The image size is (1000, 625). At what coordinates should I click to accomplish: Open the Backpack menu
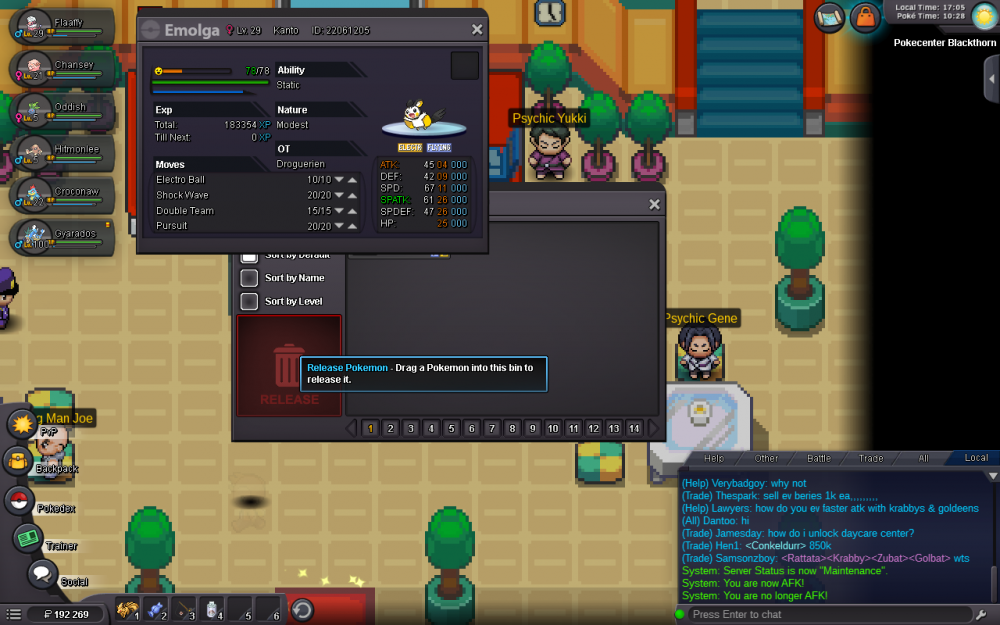tap(20, 461)
